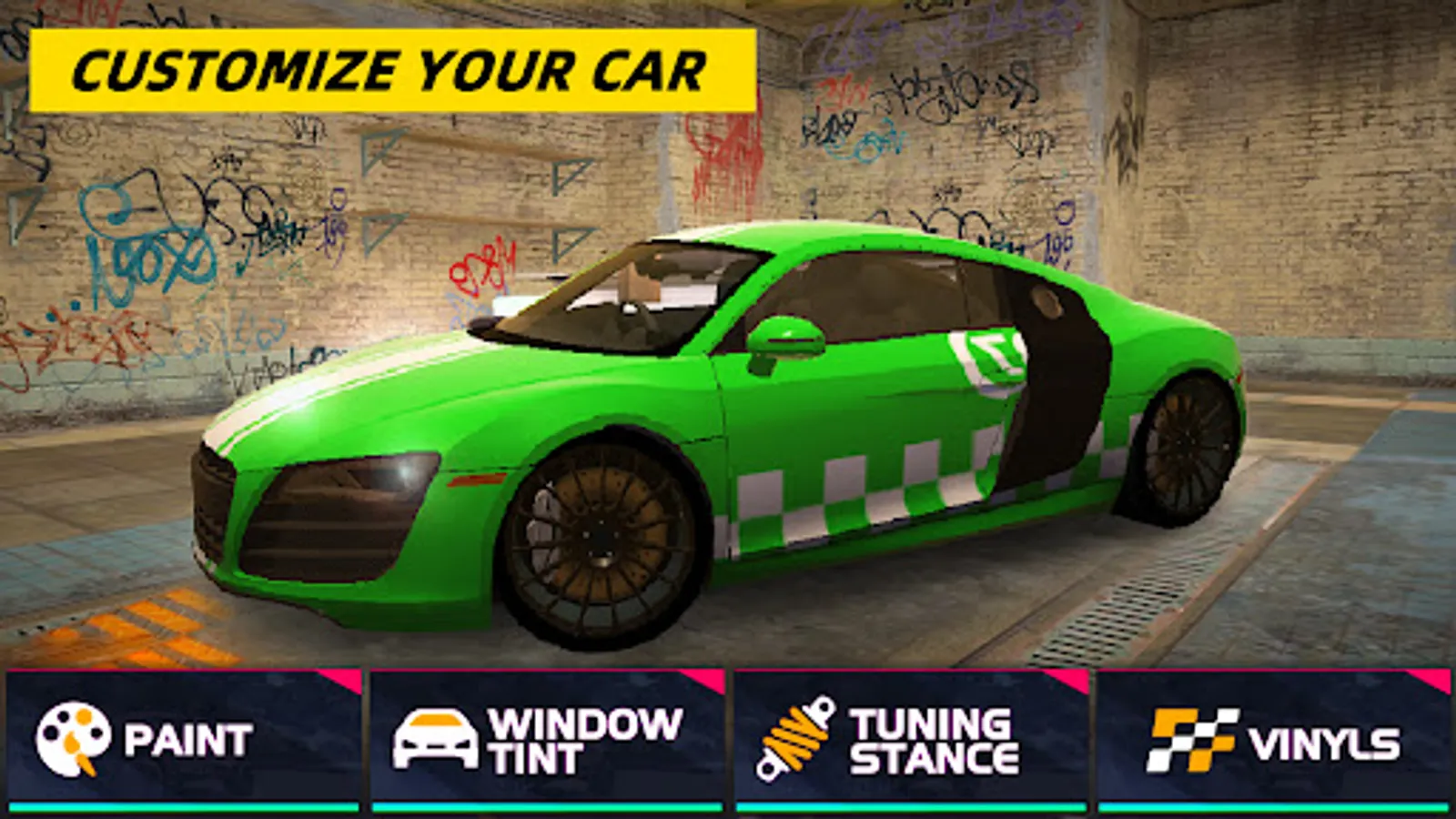
Task: Select the TUNING STANCE option
Action: 910,737
